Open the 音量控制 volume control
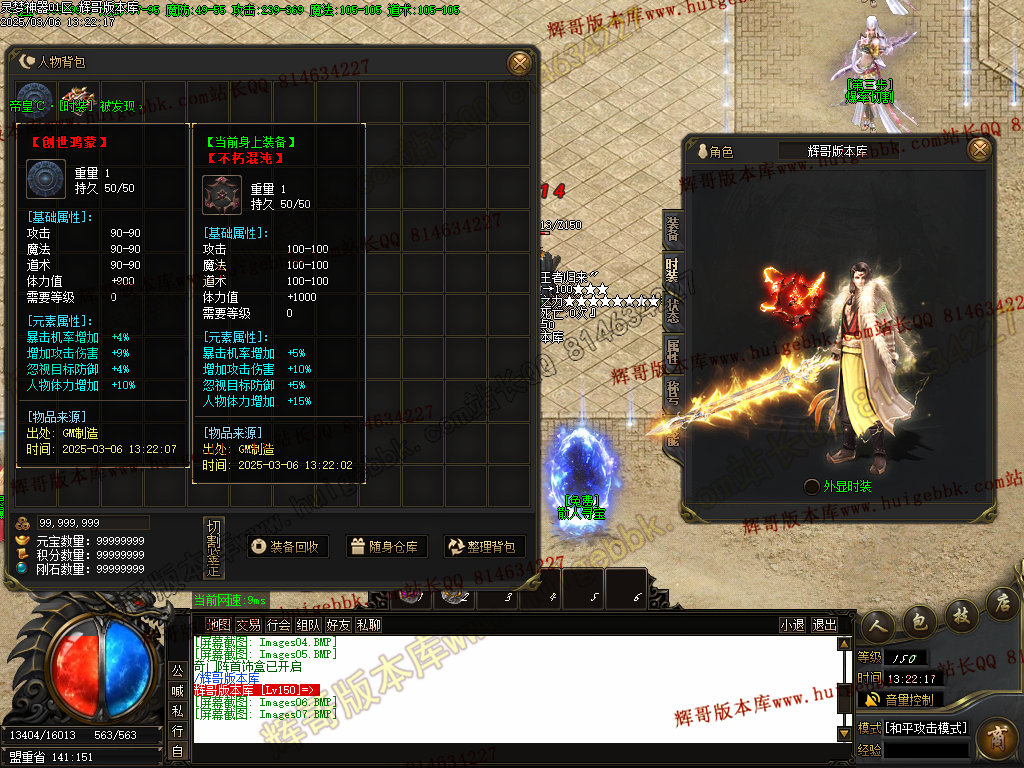Viewport: 1024px width, 768px height. (x=900, y=699)
